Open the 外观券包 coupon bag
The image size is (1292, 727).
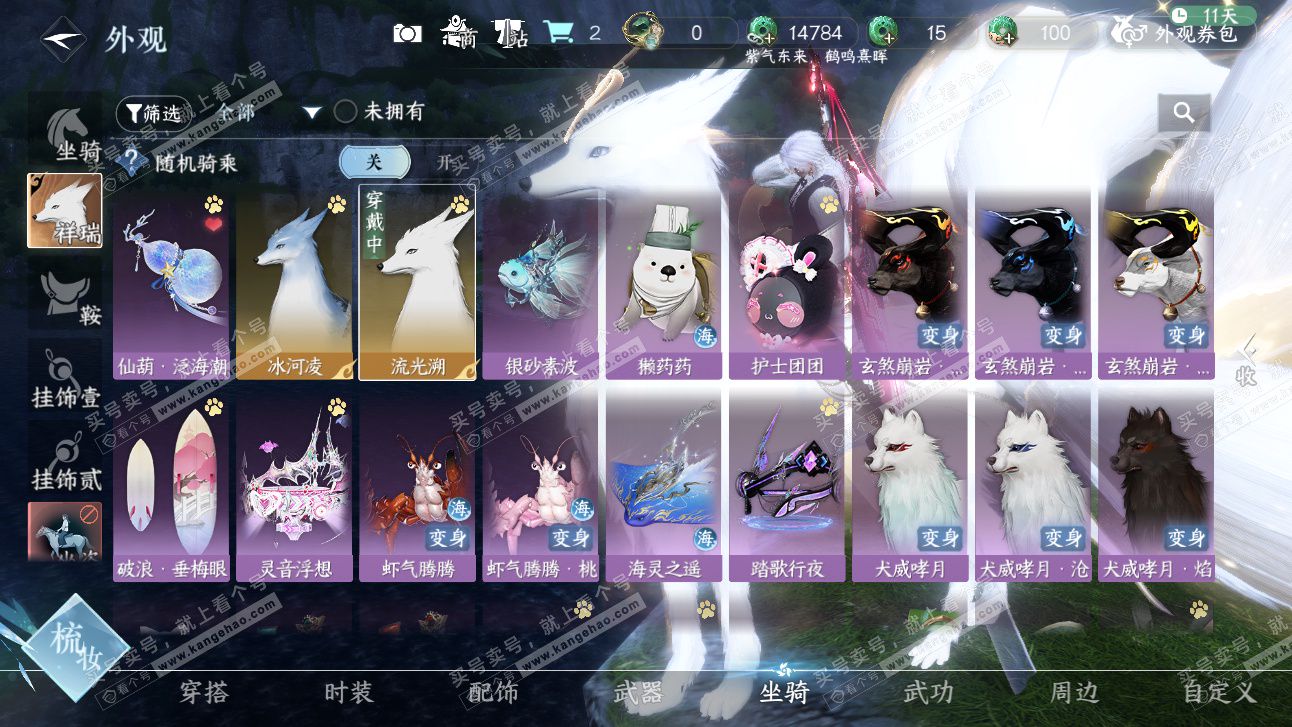(x=1183, y=33)
